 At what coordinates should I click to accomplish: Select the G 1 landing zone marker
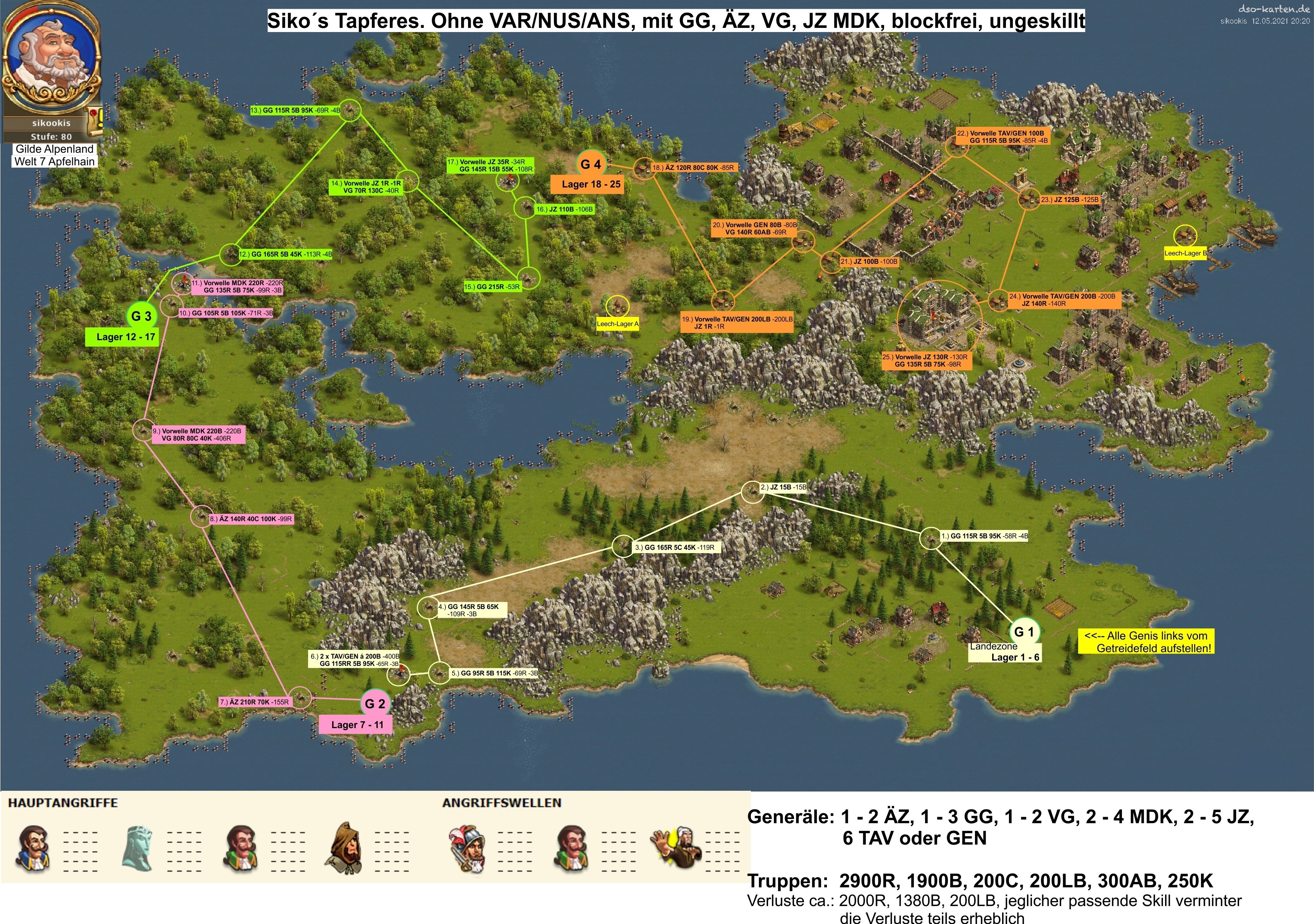pos(1024,632)
